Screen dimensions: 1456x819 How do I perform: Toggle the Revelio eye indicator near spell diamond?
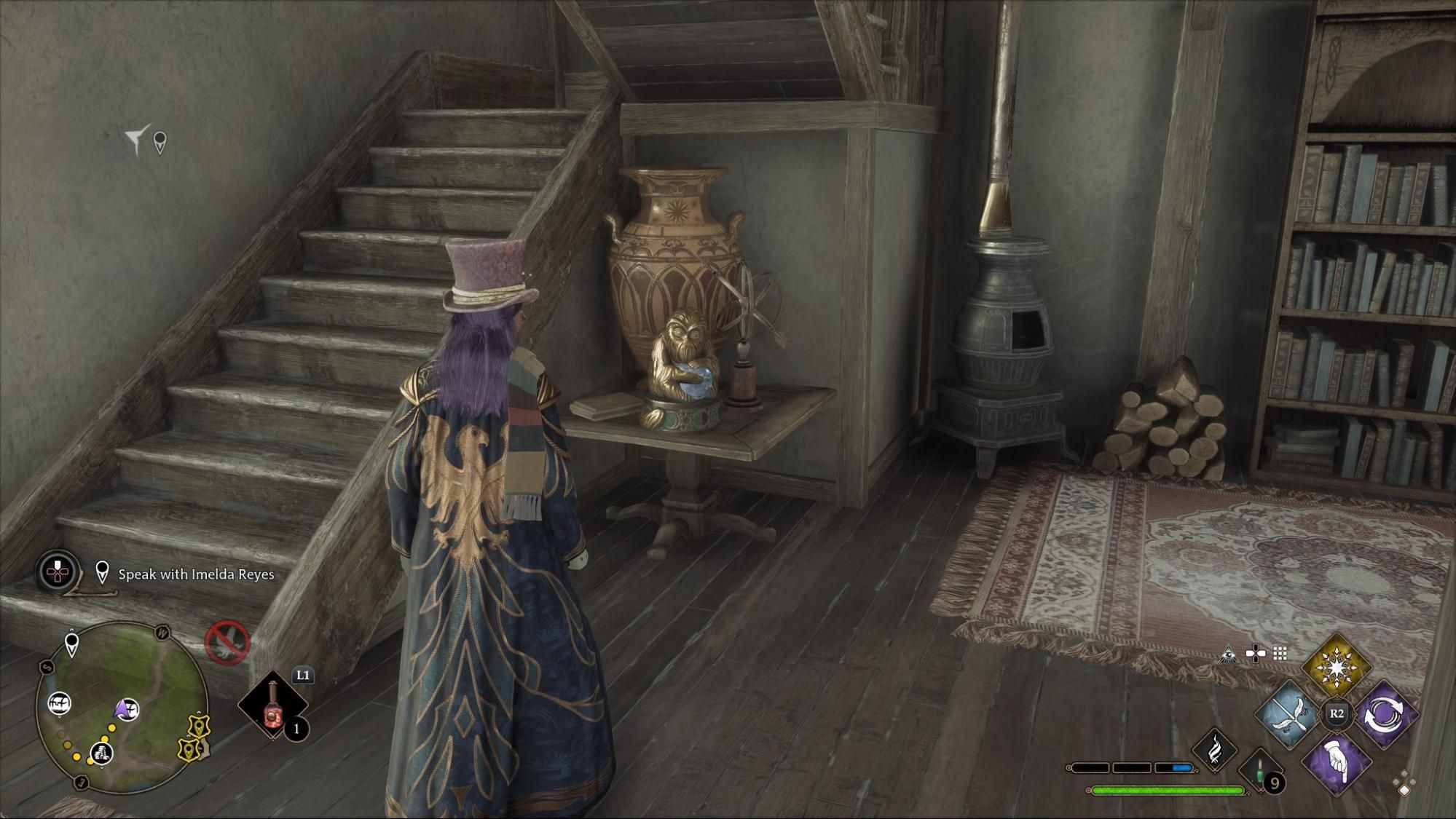(1228, 654)
